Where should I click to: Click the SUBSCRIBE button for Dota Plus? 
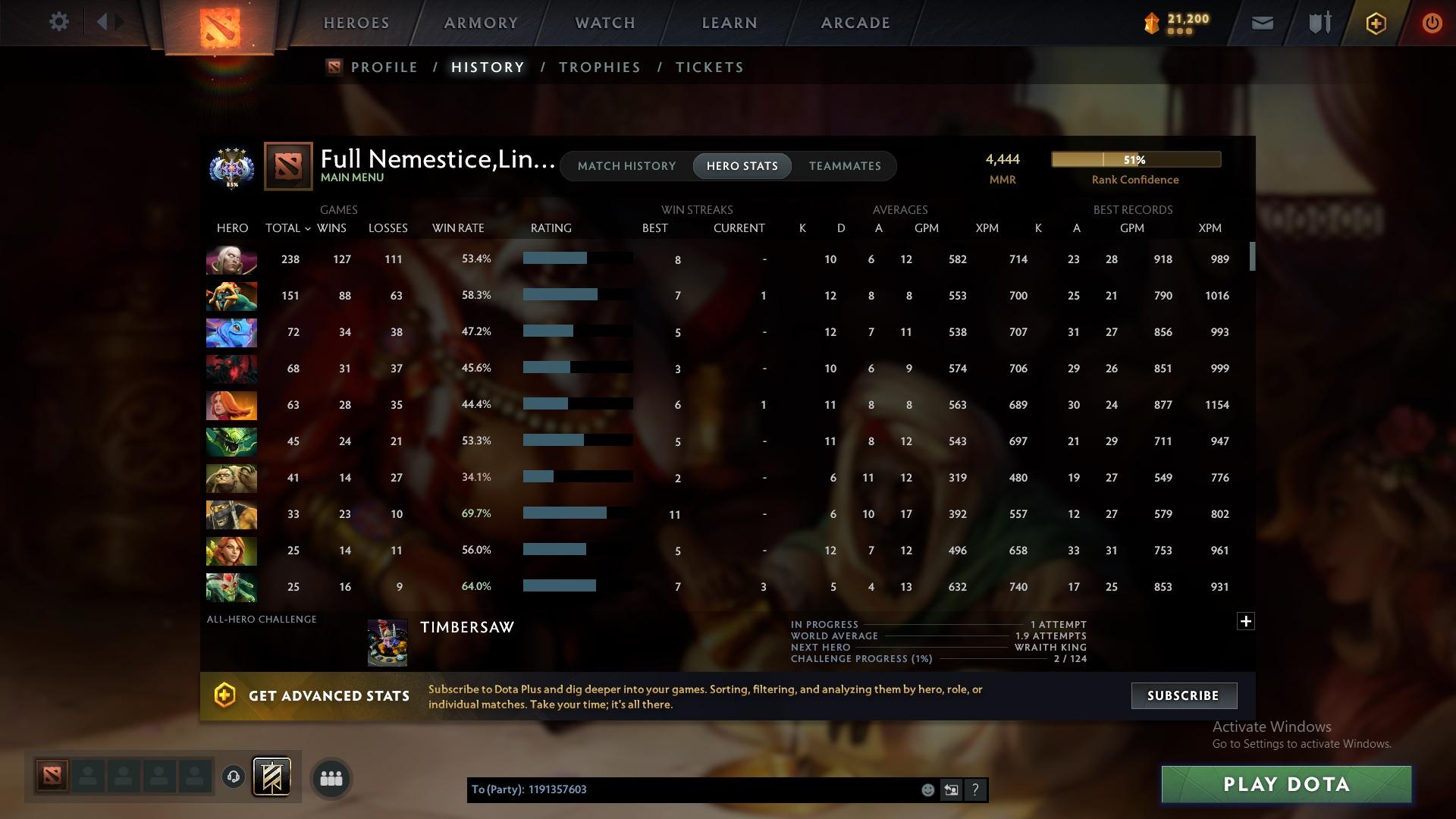pos(1183,695)
